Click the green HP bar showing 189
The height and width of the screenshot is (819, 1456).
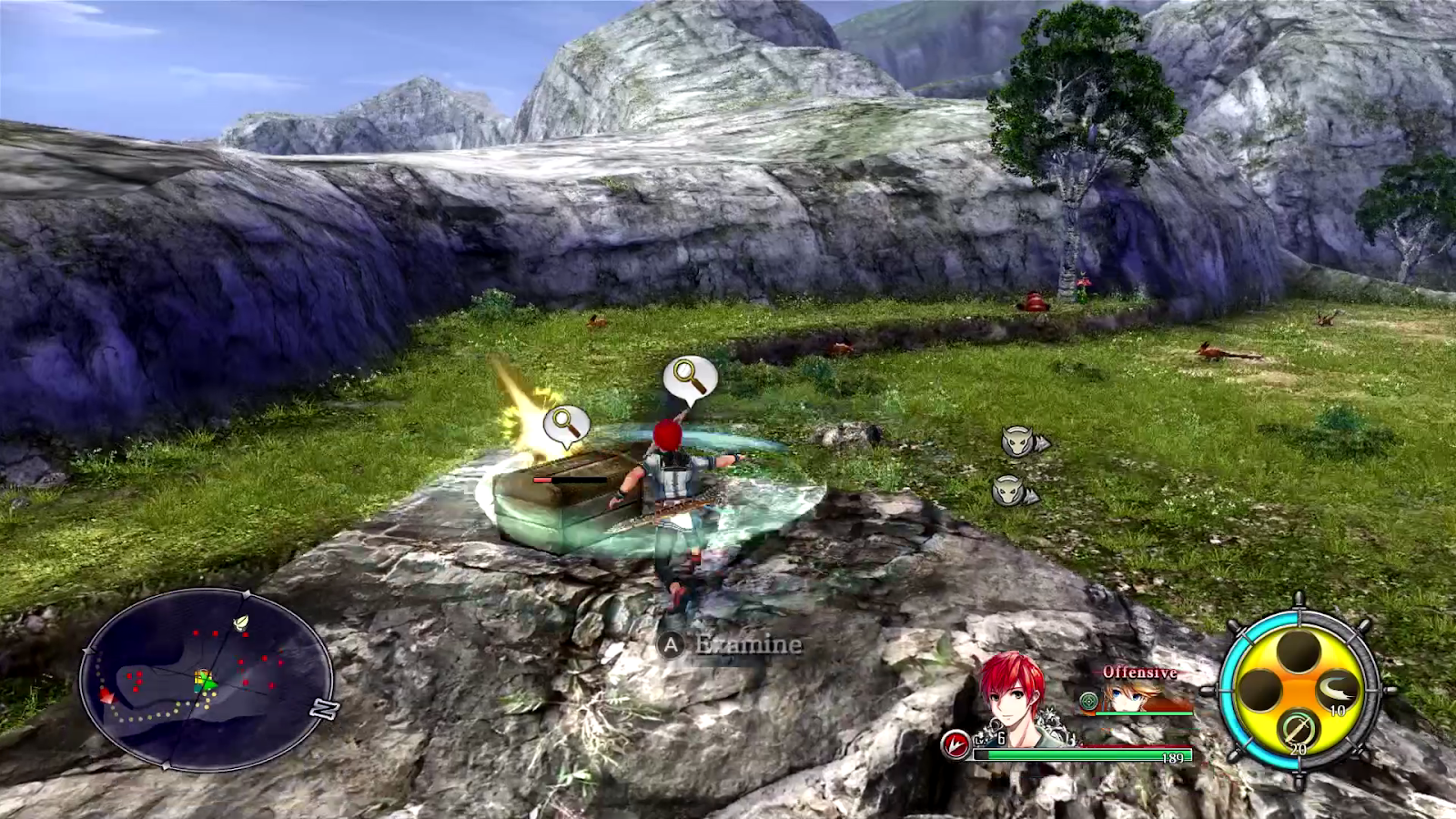pyautogui.click(x=1092, y=753)
